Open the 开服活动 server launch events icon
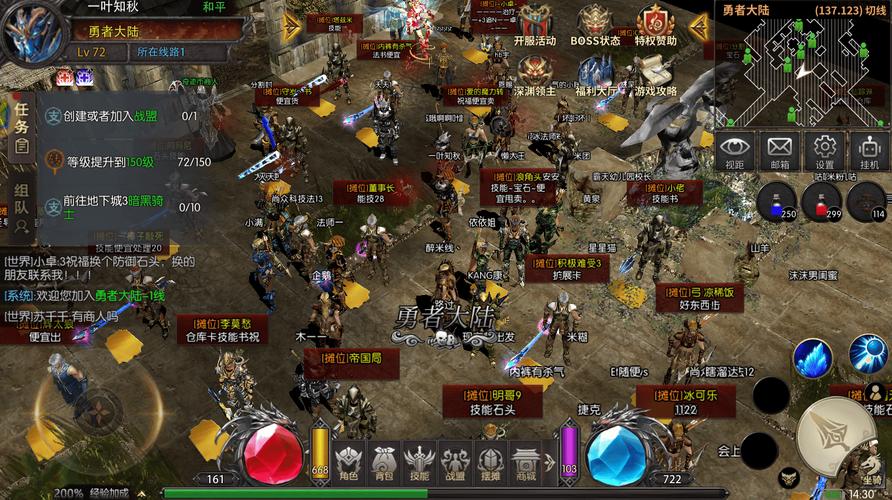This screenshot has width=892, height=500. [x=534, y=24]
